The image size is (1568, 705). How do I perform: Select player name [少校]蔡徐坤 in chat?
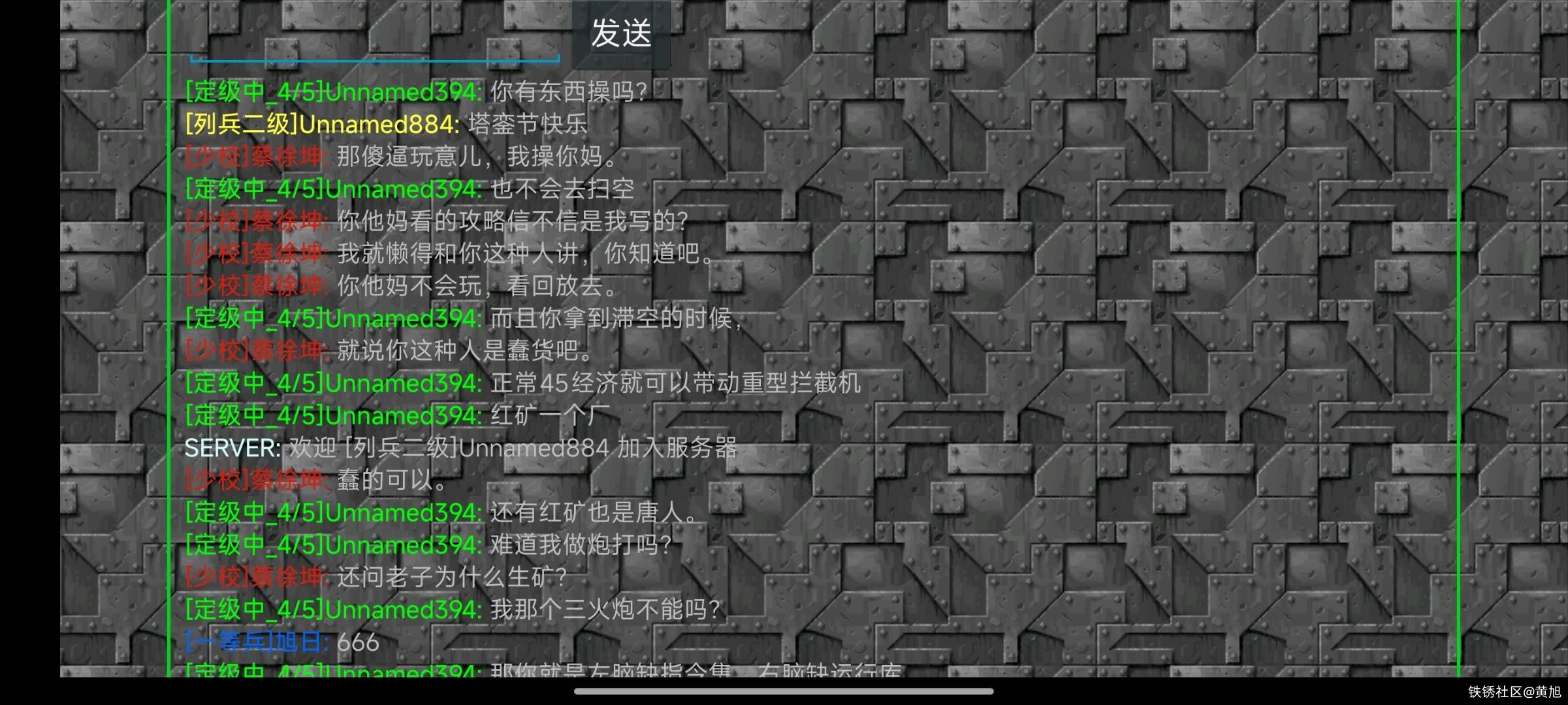tap(255, 157)
